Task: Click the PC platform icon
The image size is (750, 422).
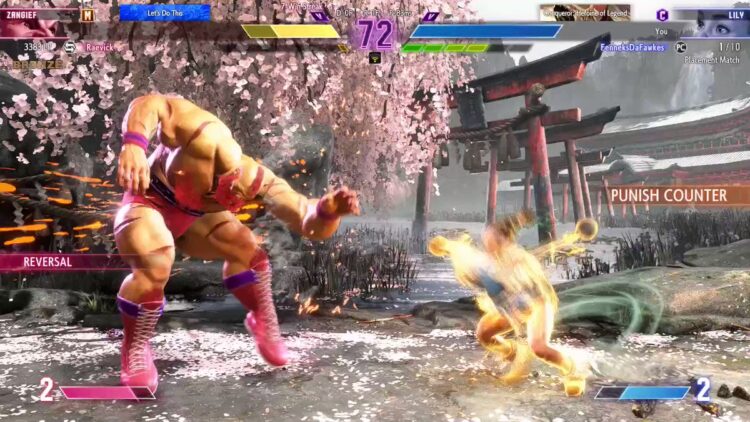Action: [x=681, y=47]
